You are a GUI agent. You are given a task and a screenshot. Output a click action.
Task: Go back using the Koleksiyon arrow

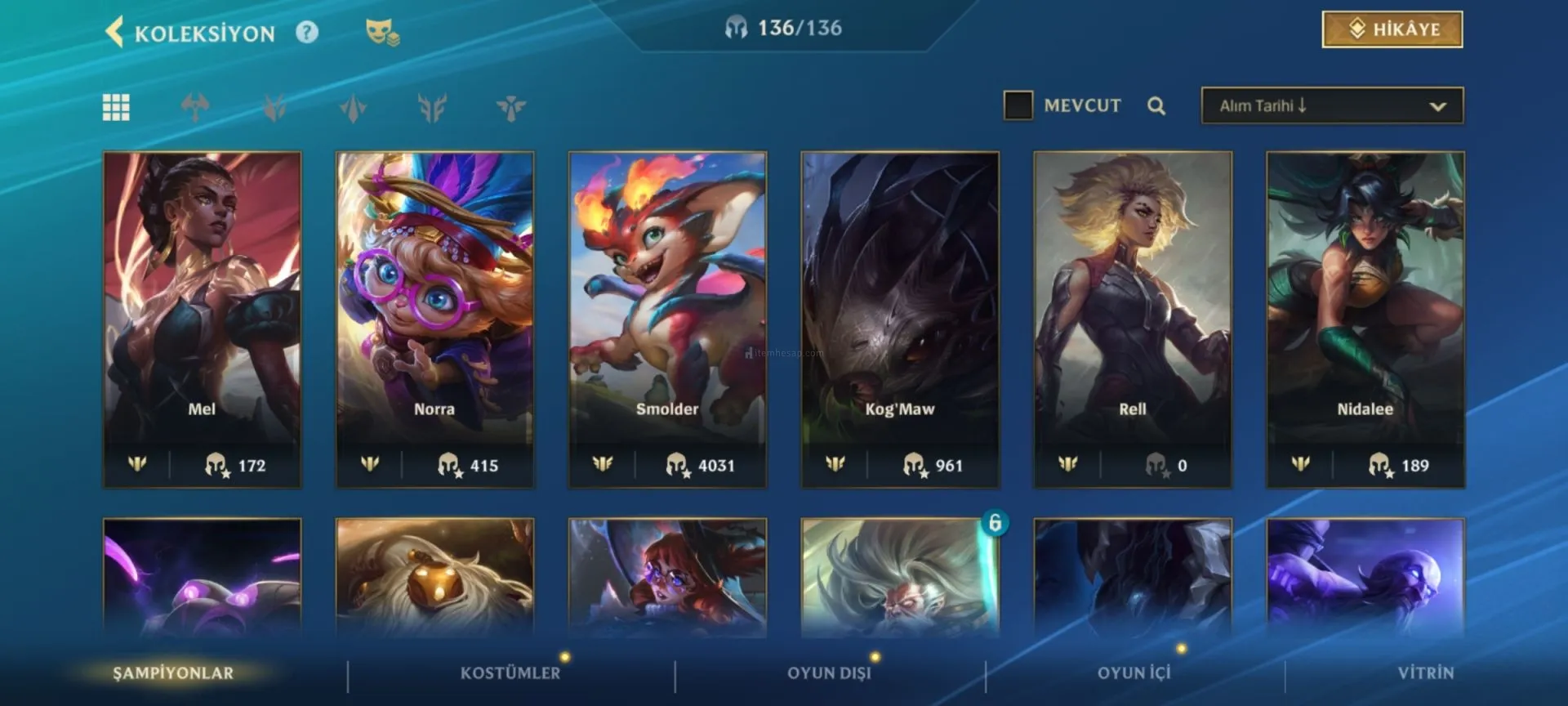115,33
